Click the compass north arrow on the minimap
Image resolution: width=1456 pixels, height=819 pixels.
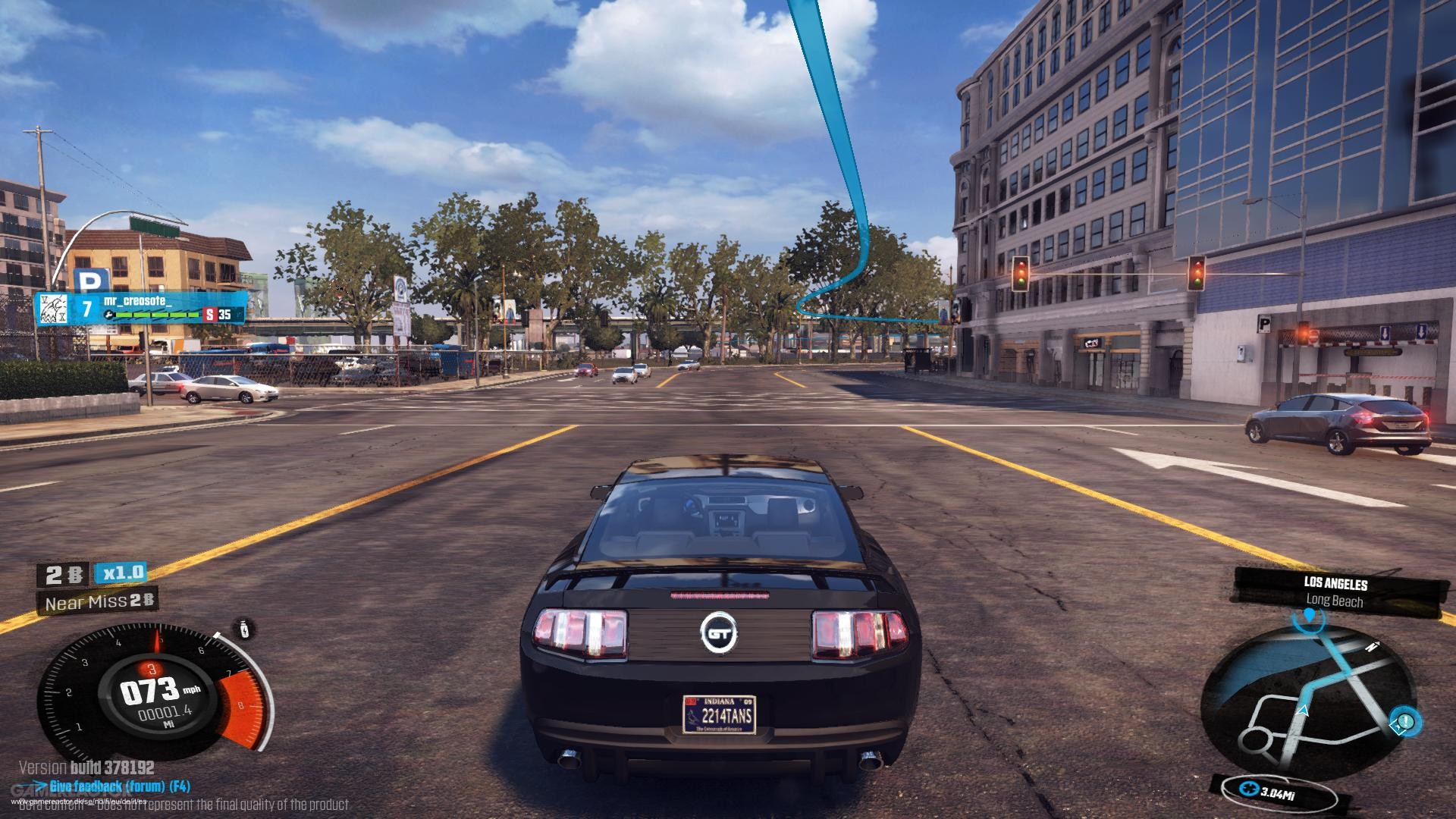1373,645
